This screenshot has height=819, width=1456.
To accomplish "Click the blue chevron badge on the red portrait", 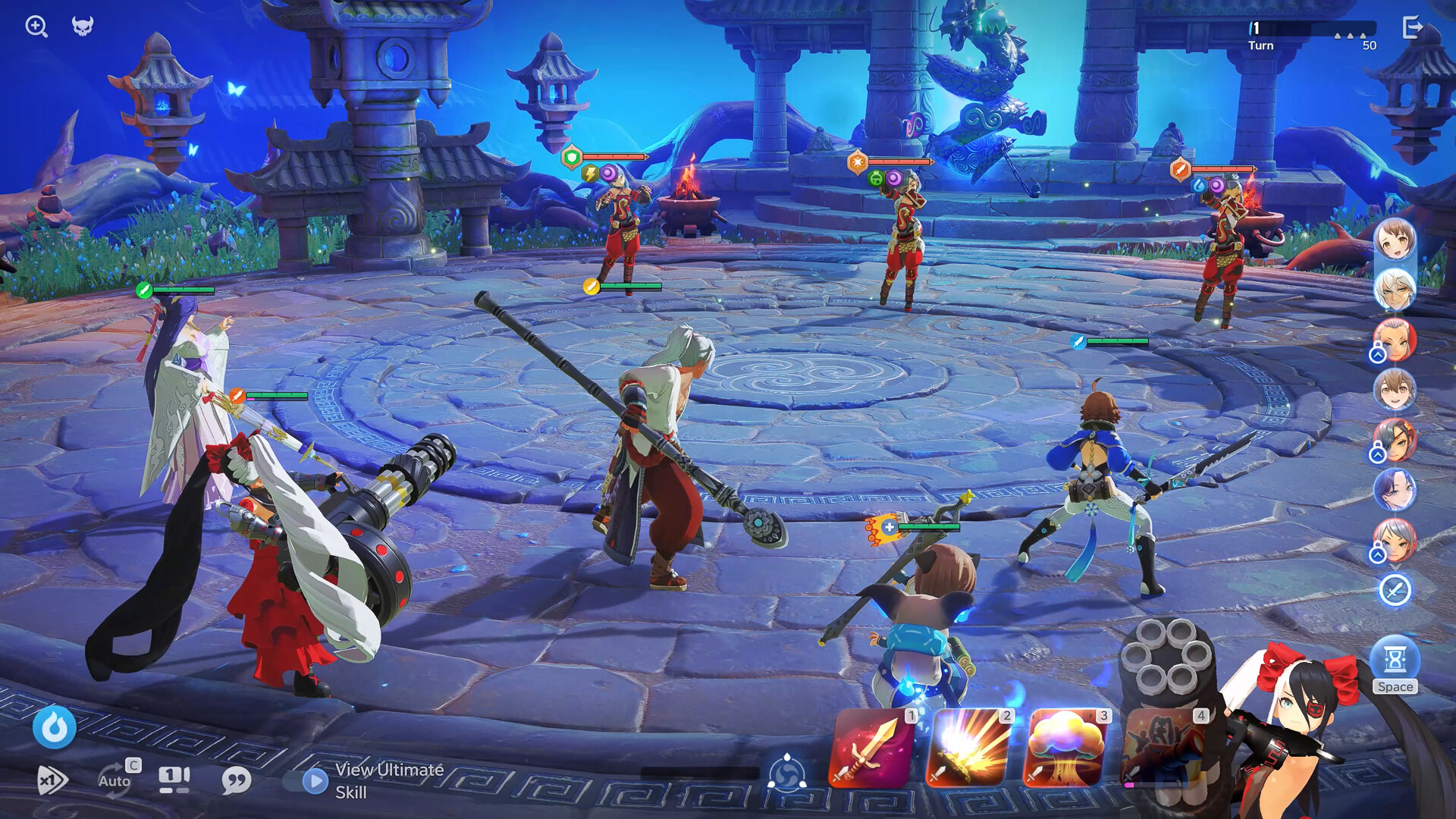I will (1378, 353).
